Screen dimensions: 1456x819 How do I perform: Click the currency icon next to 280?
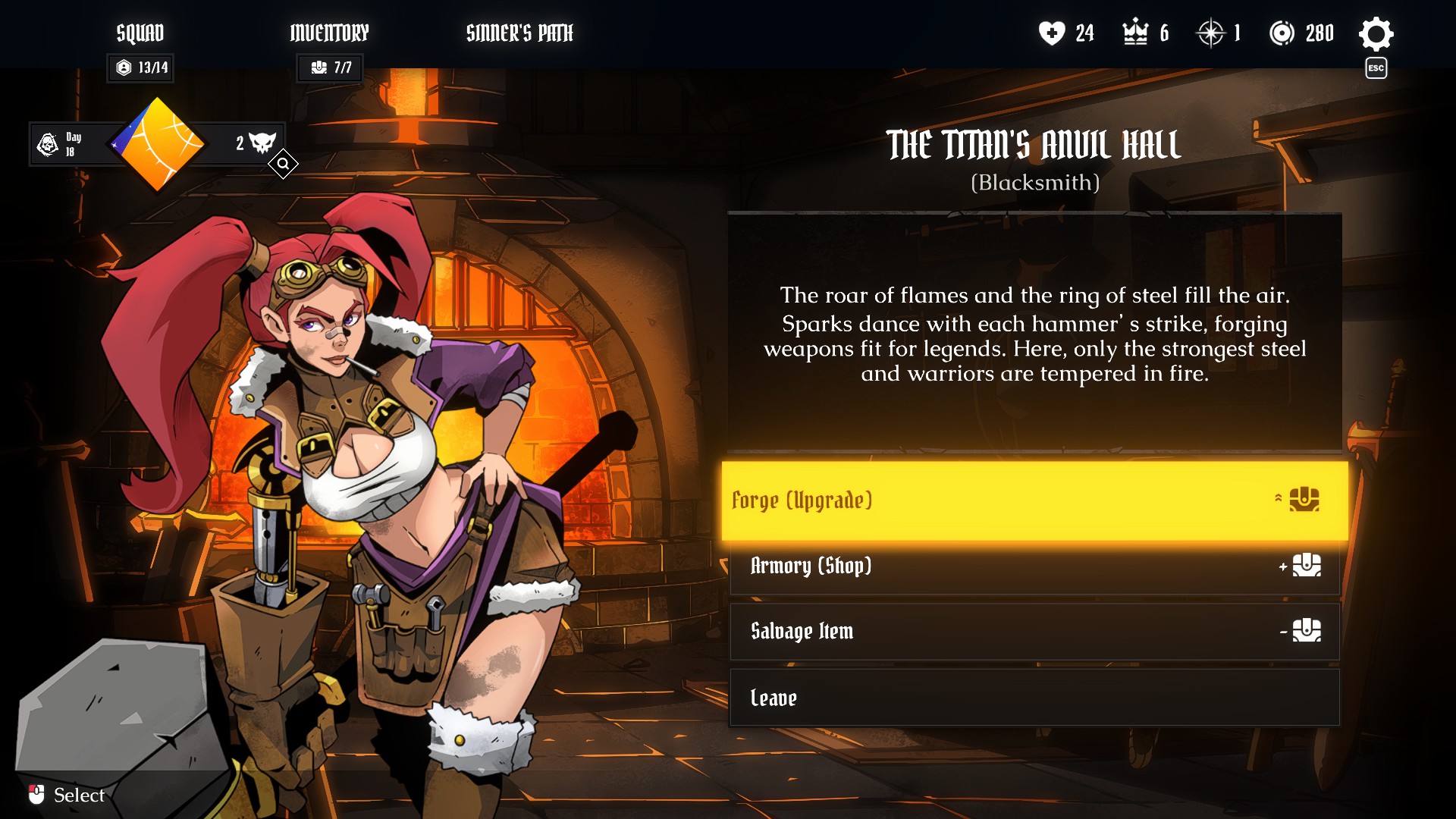(1284, 33)
